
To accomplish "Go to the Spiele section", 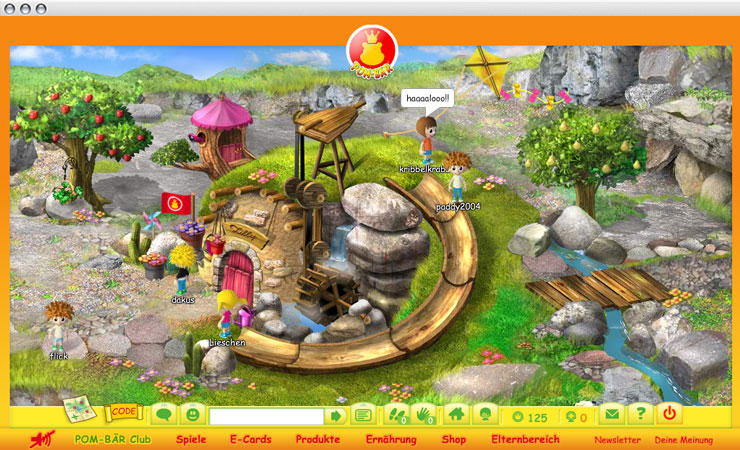I will point(192,439).
